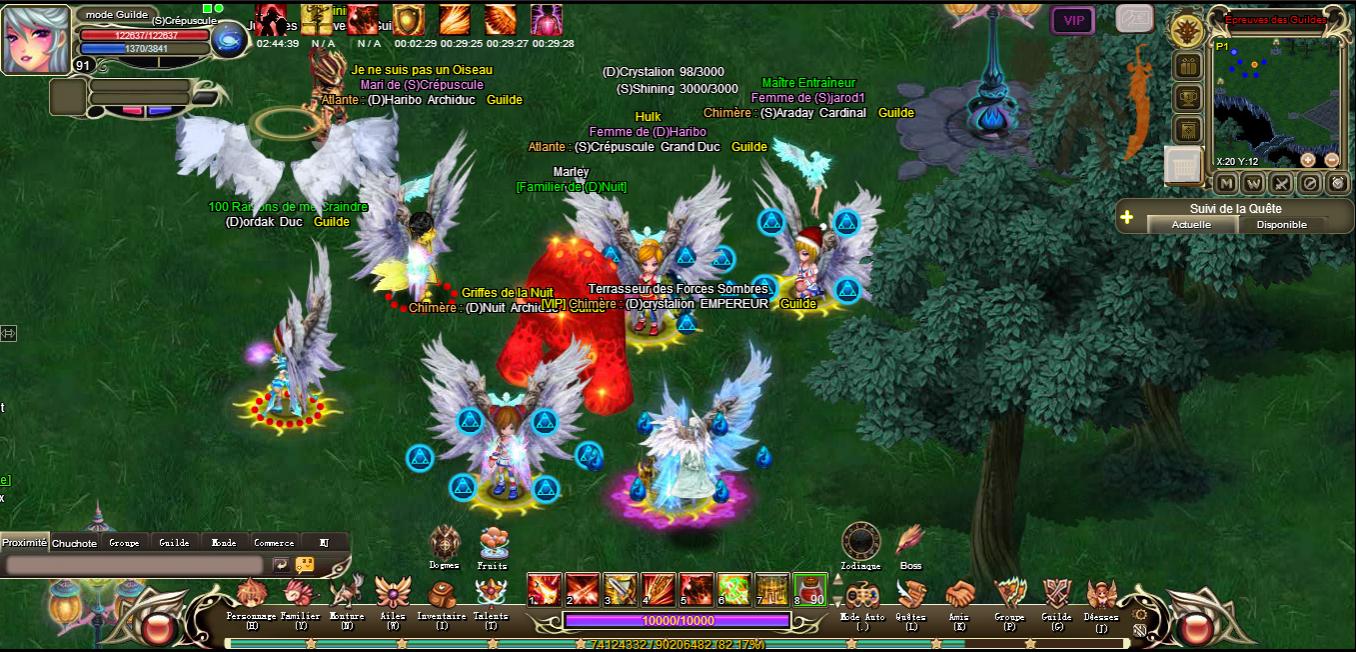Open the gift box icon beside minimap
Image resolution: width=1356 pixels, height=652 pixels.
tap(1188, 67)
